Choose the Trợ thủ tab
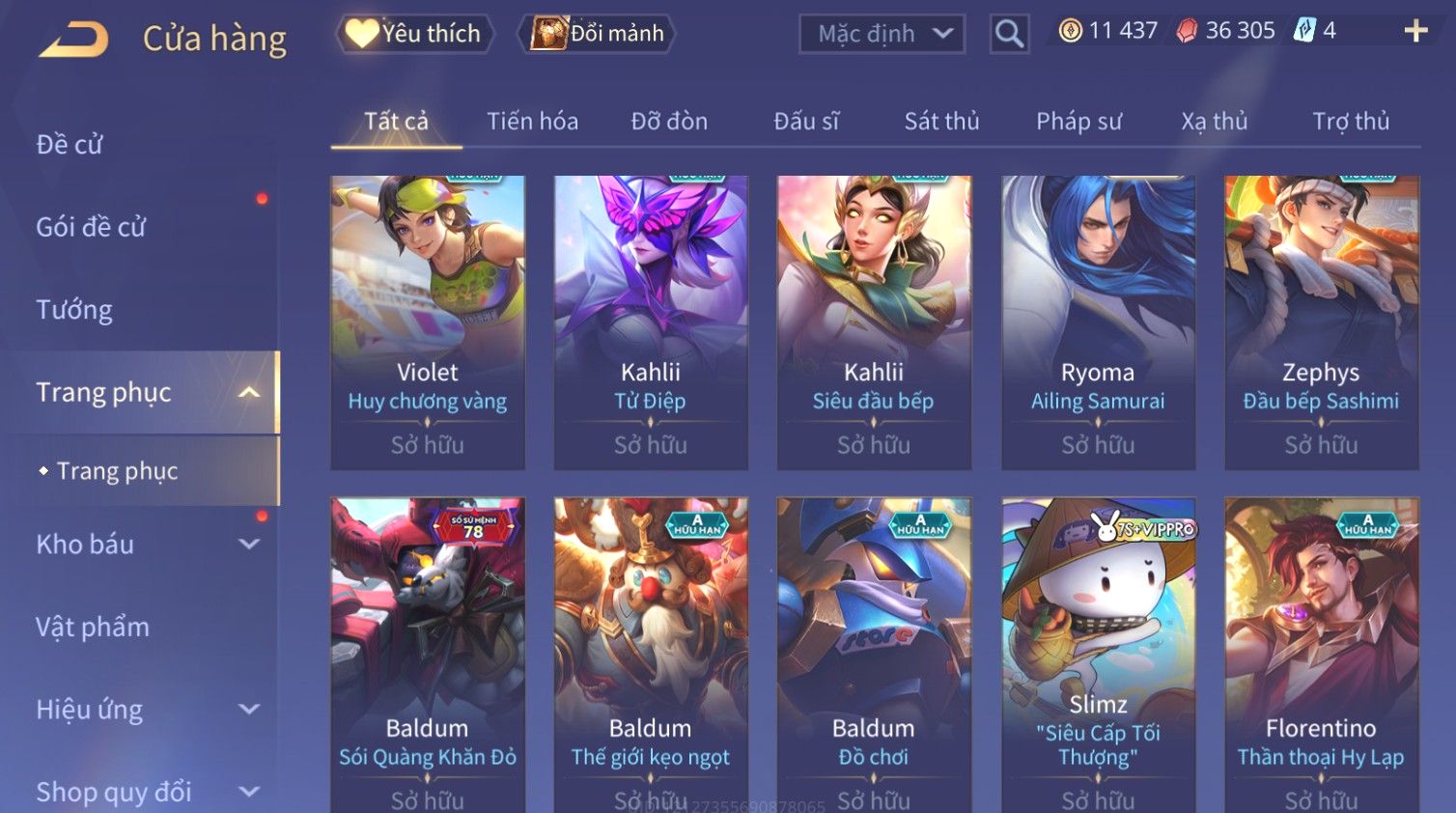Viewport: 1456px width, 813px height. (x=1350, y=122)
